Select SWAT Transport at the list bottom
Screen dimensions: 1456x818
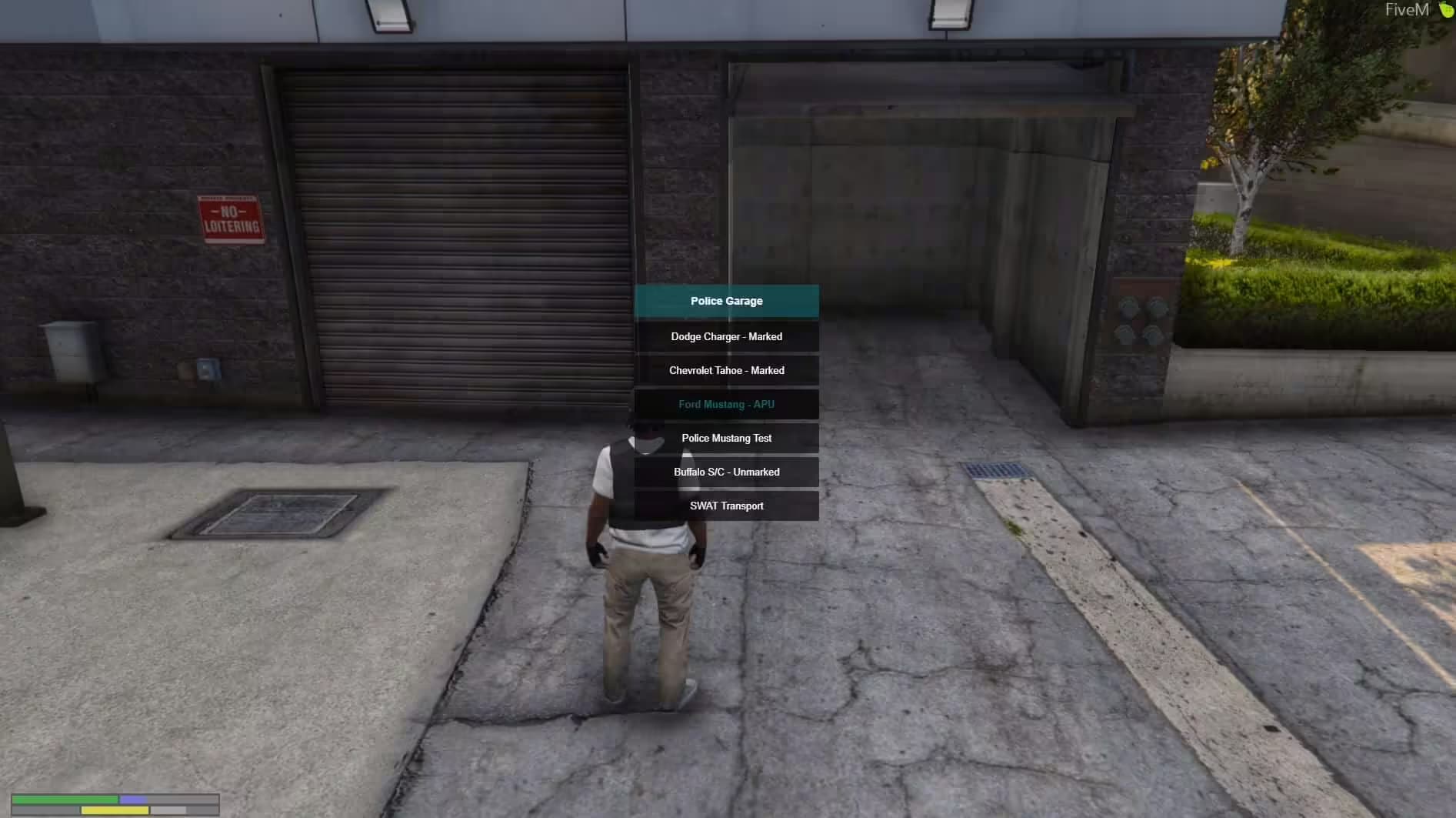(x=726, y=506)
